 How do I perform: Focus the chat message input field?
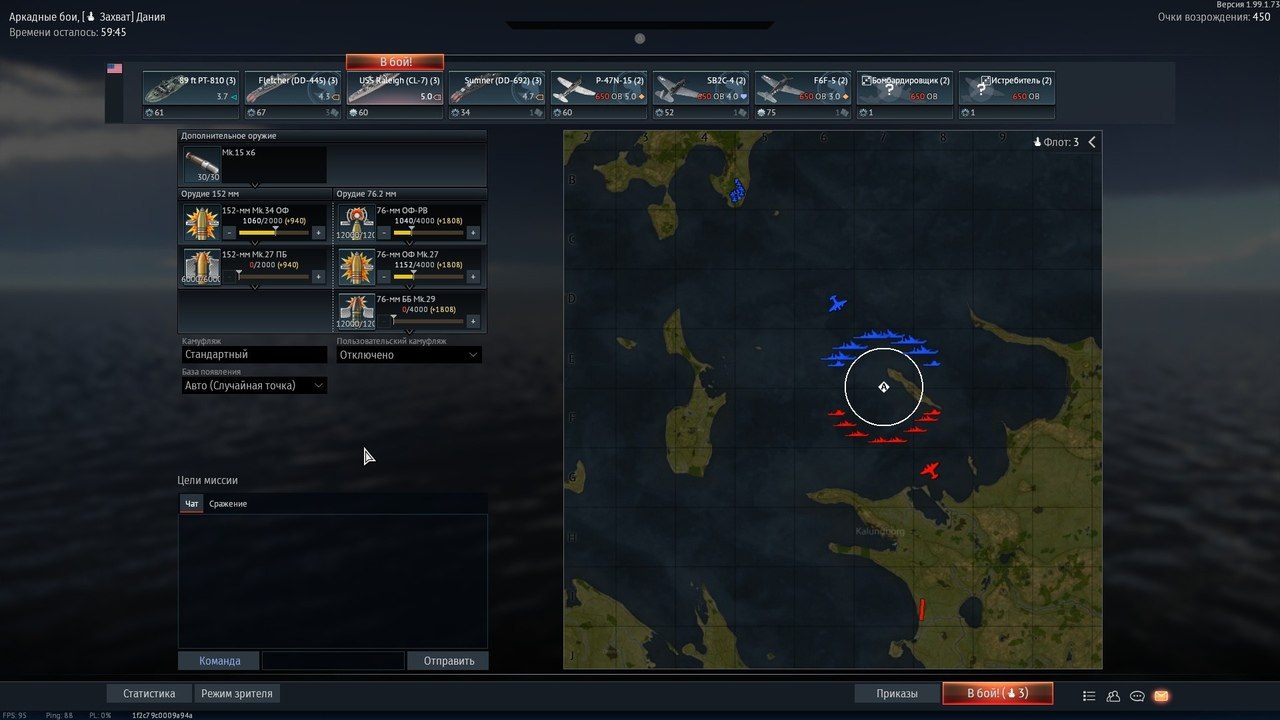333,660
